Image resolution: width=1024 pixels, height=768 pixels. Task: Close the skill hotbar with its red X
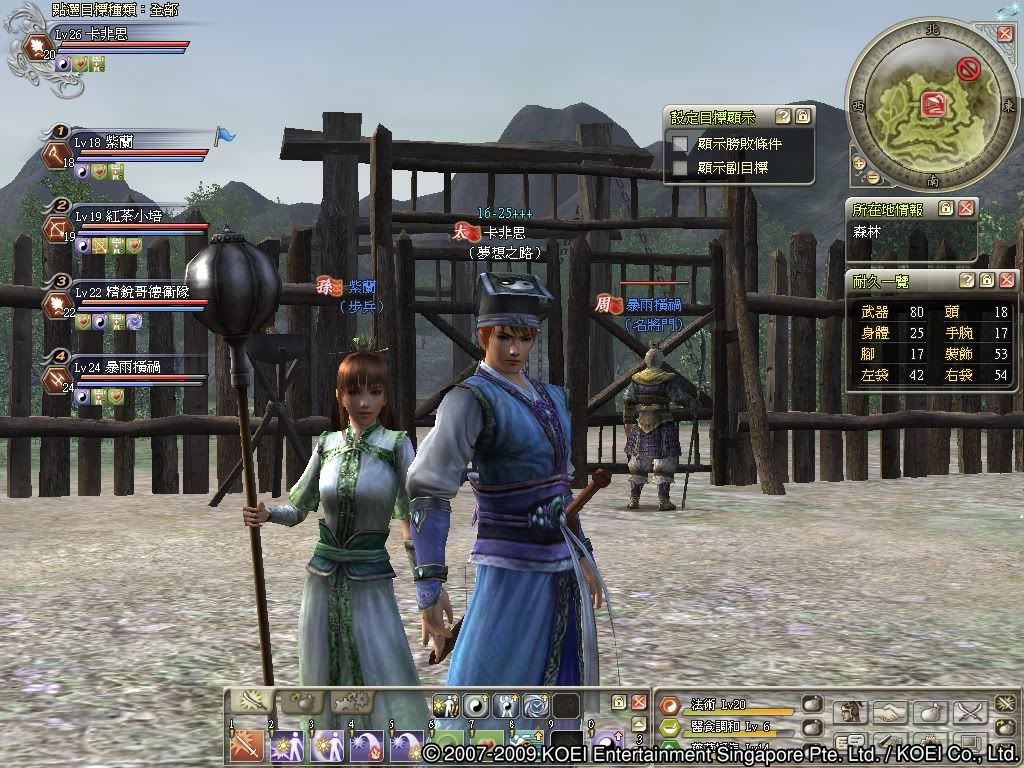638,702
